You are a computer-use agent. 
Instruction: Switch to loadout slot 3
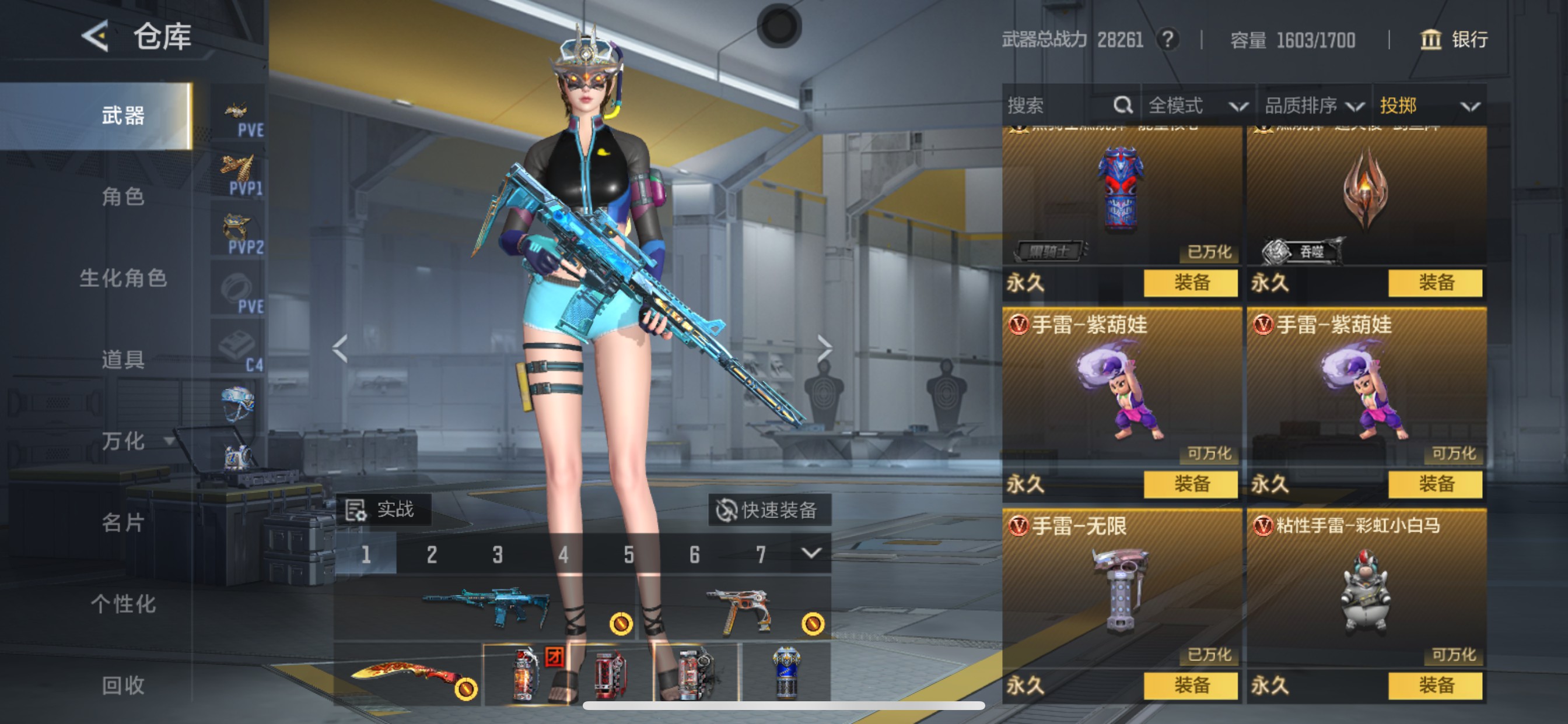[498, 554]
